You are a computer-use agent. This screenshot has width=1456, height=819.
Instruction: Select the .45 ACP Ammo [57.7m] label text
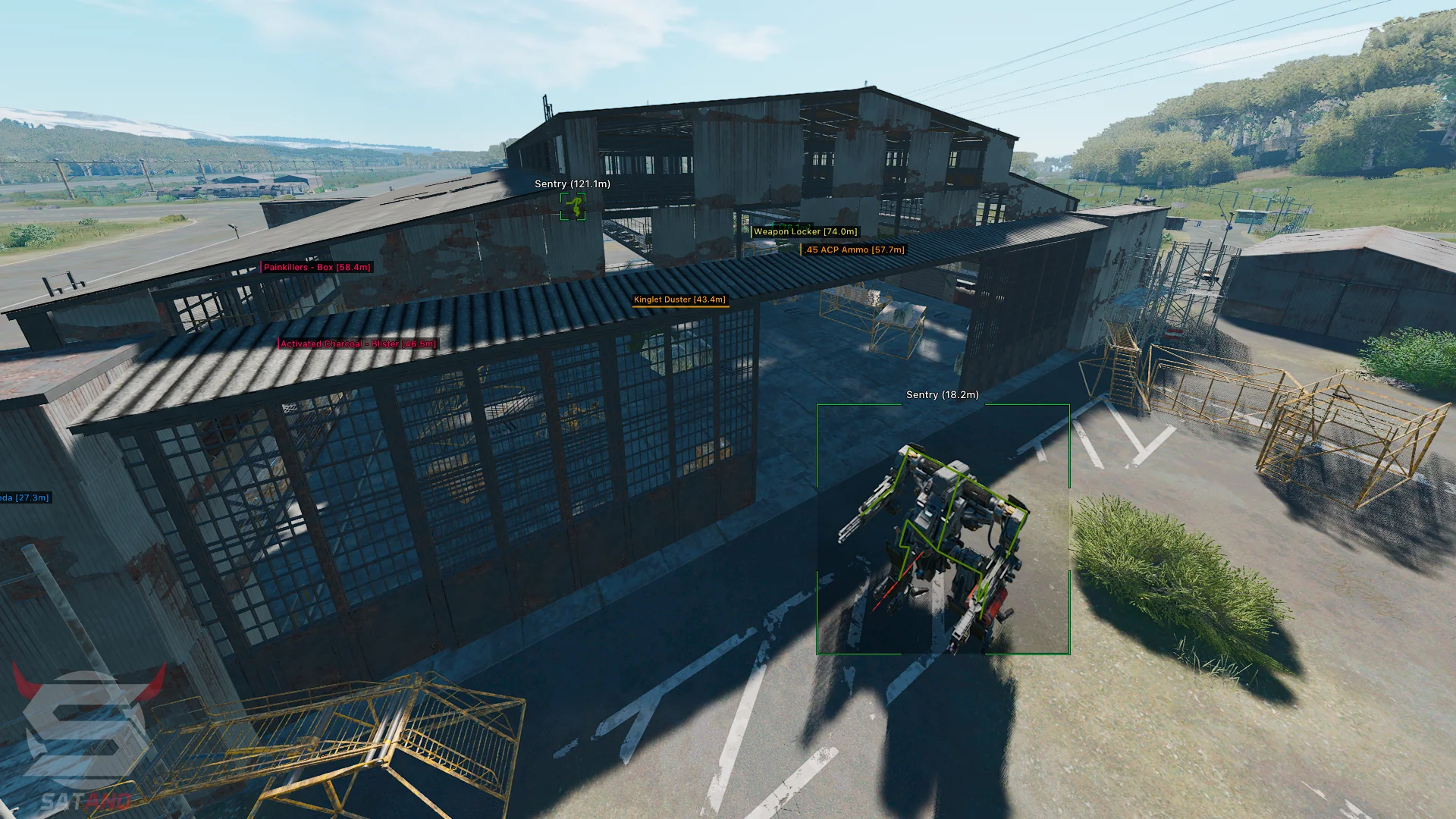[x=853, y=249]
